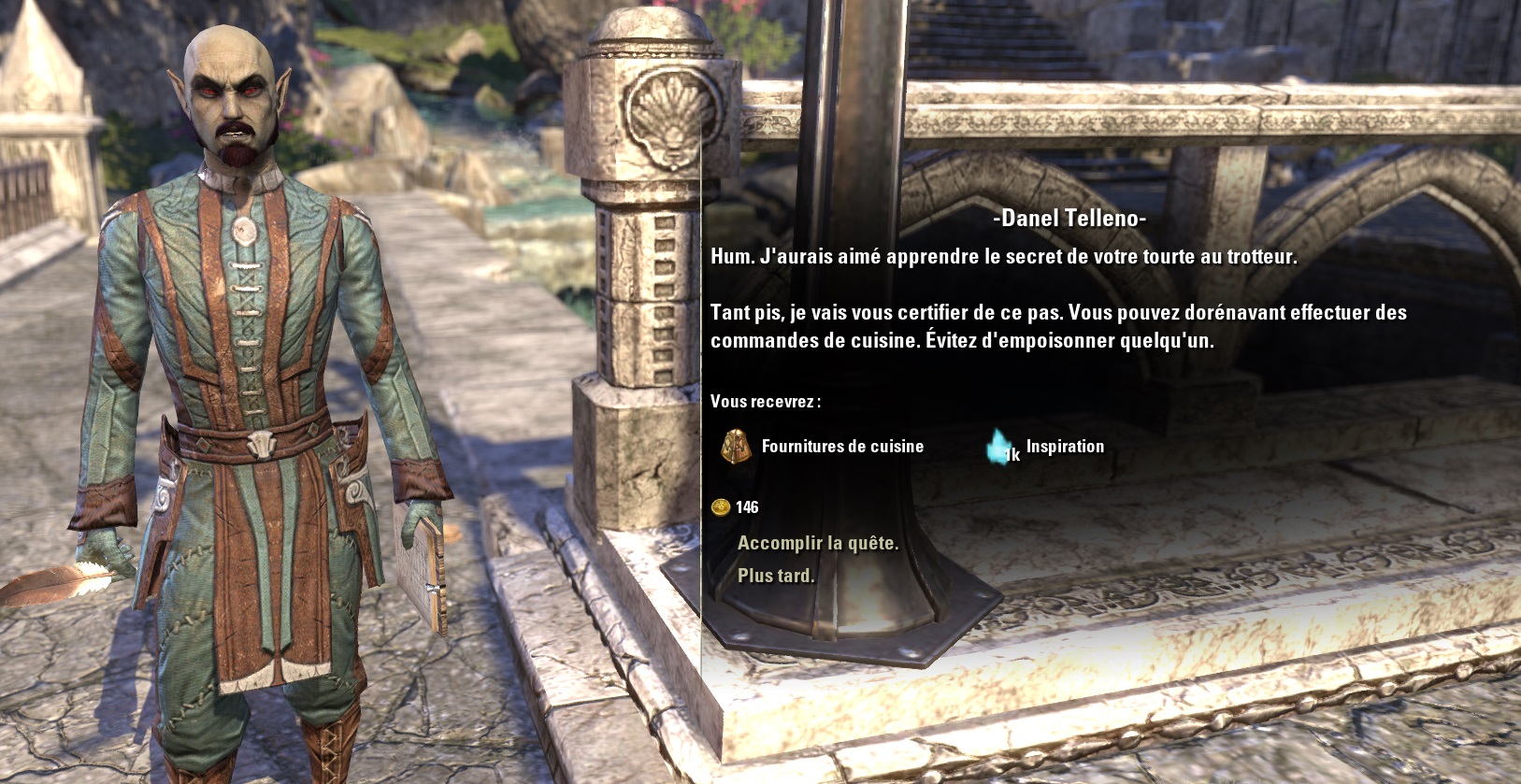
Task: Click the Inspiration reward icon
Action: [x=1001, y=447]
